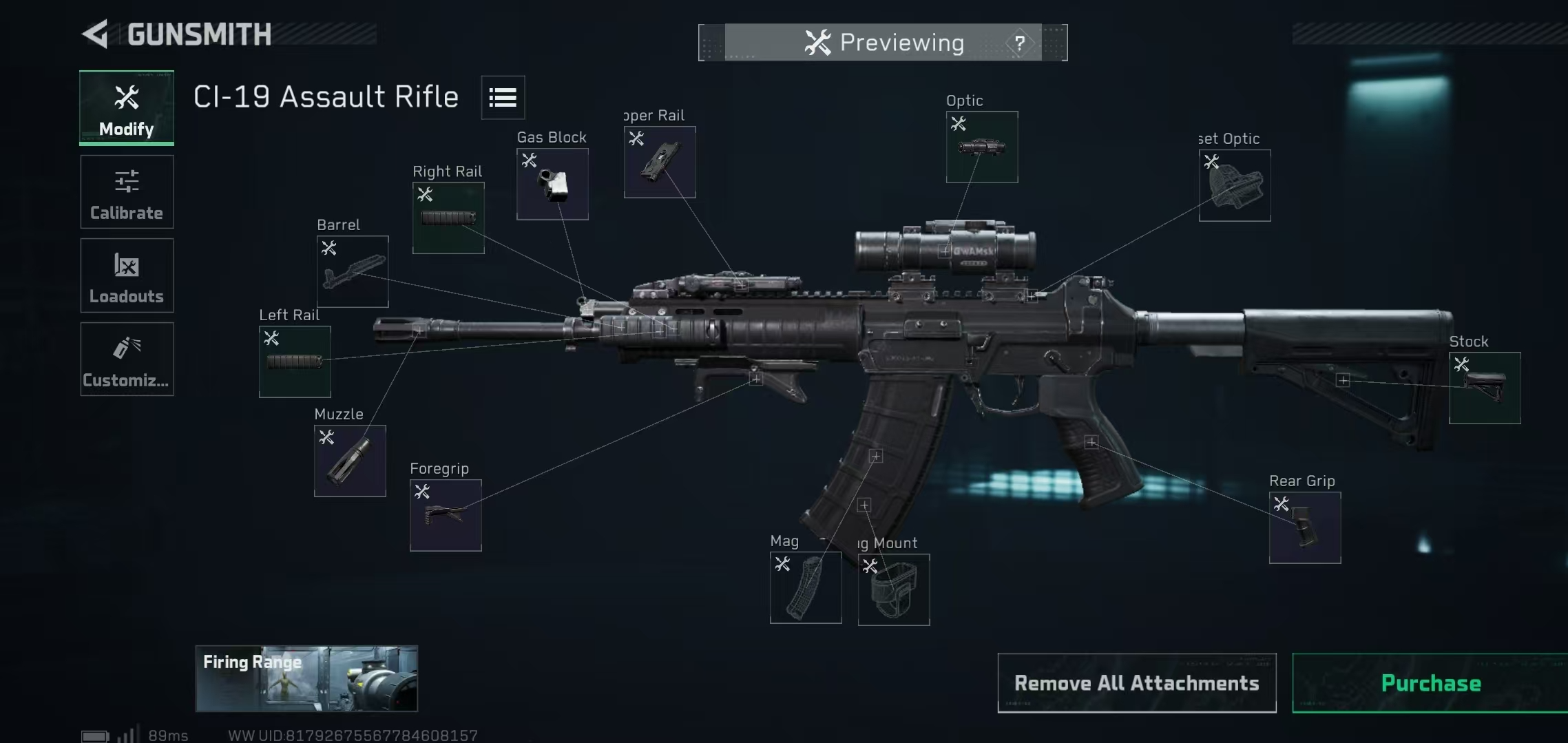1568x743 pixels.
Task: Remove All Attachments from the rifle
Action: pyautogui.click(x=1136, y=683)
